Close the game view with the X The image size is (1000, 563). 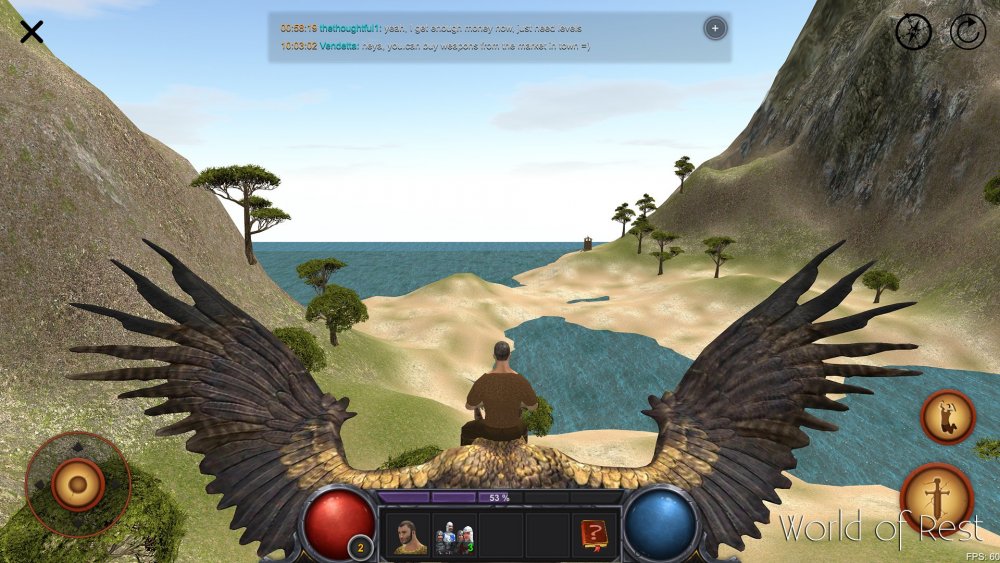coord(32,32)
